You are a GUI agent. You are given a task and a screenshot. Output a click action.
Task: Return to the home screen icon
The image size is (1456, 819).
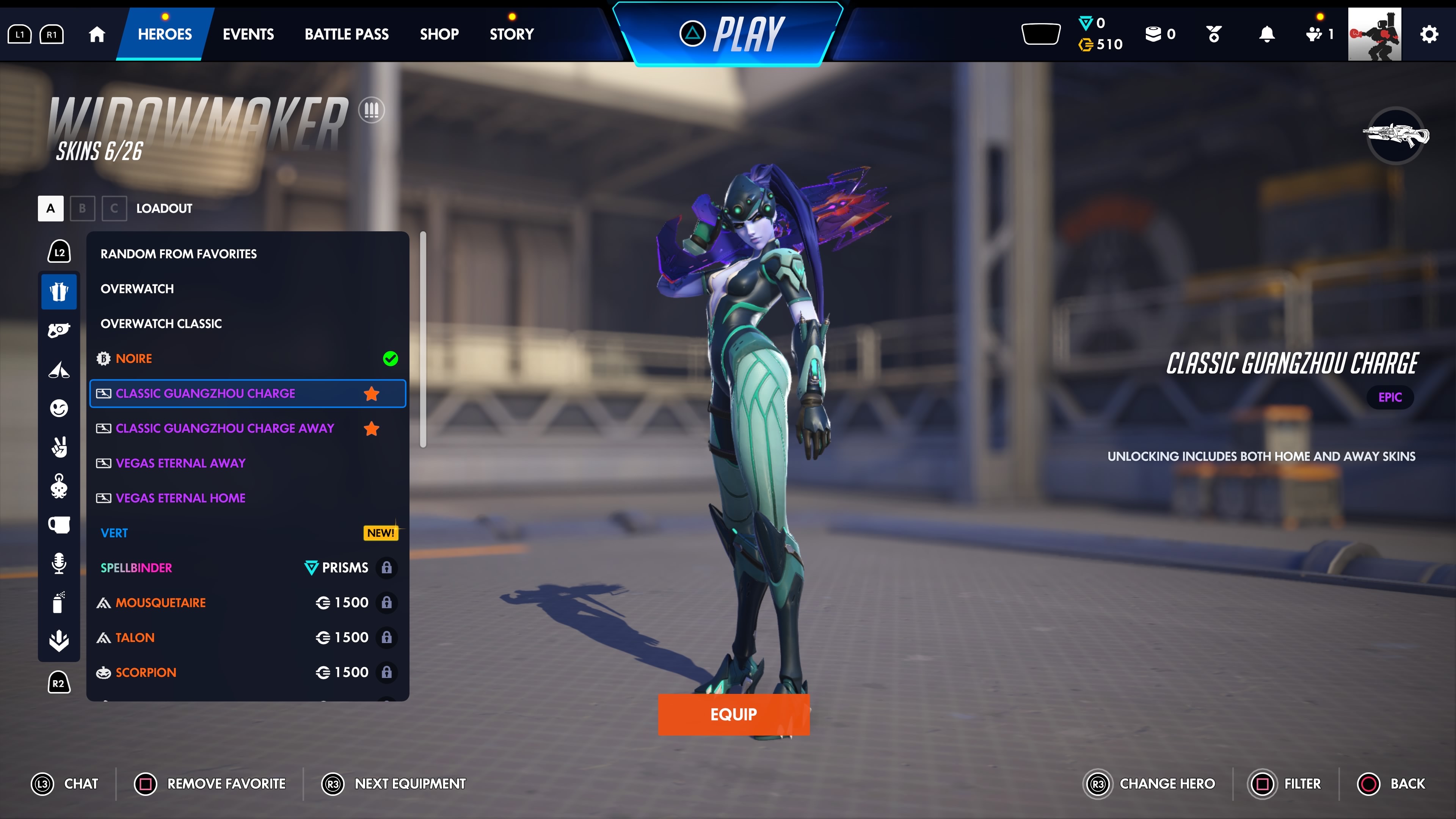coord(97,34)
